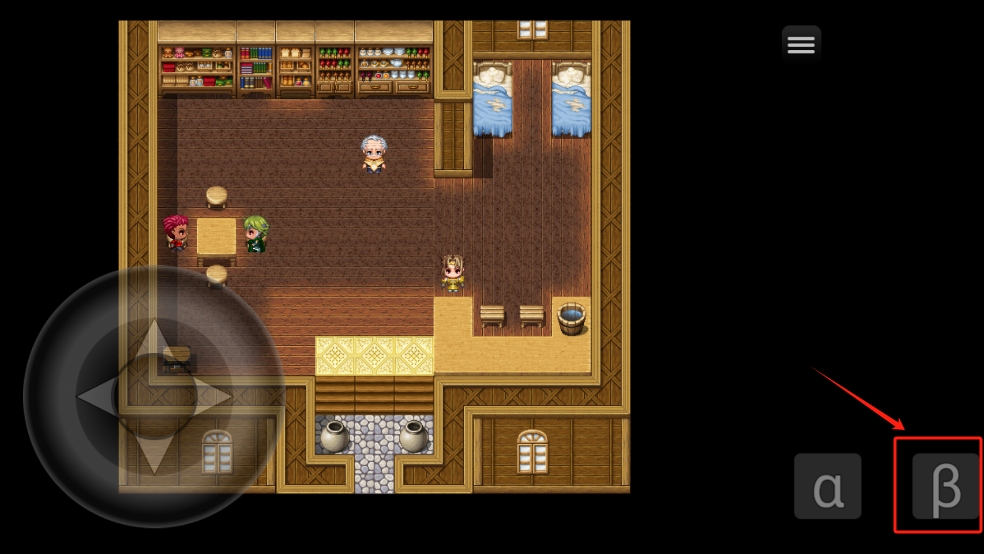Tap the virtual D-pad up arrow

point(154,343)
